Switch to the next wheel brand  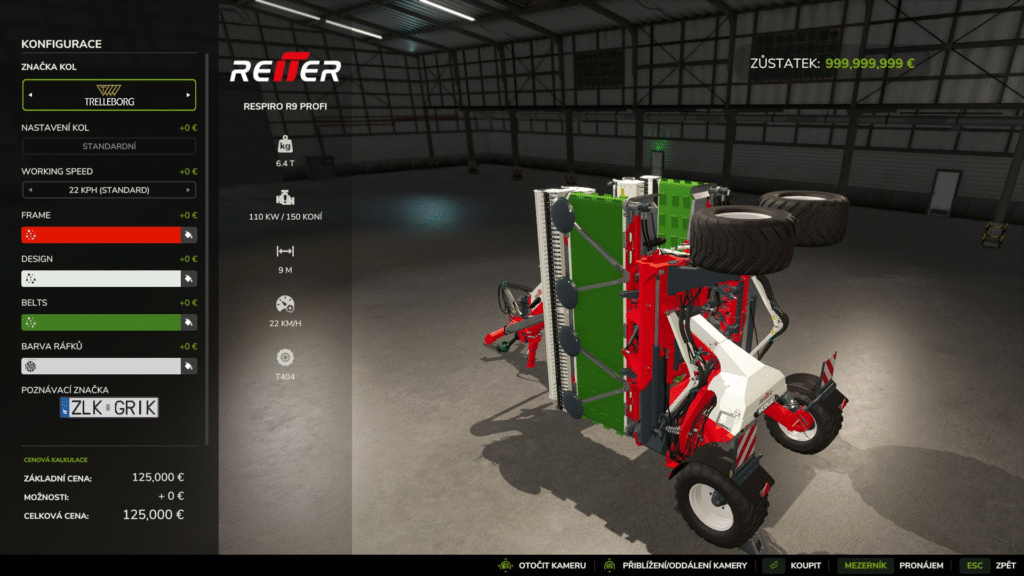coord(188,95)
